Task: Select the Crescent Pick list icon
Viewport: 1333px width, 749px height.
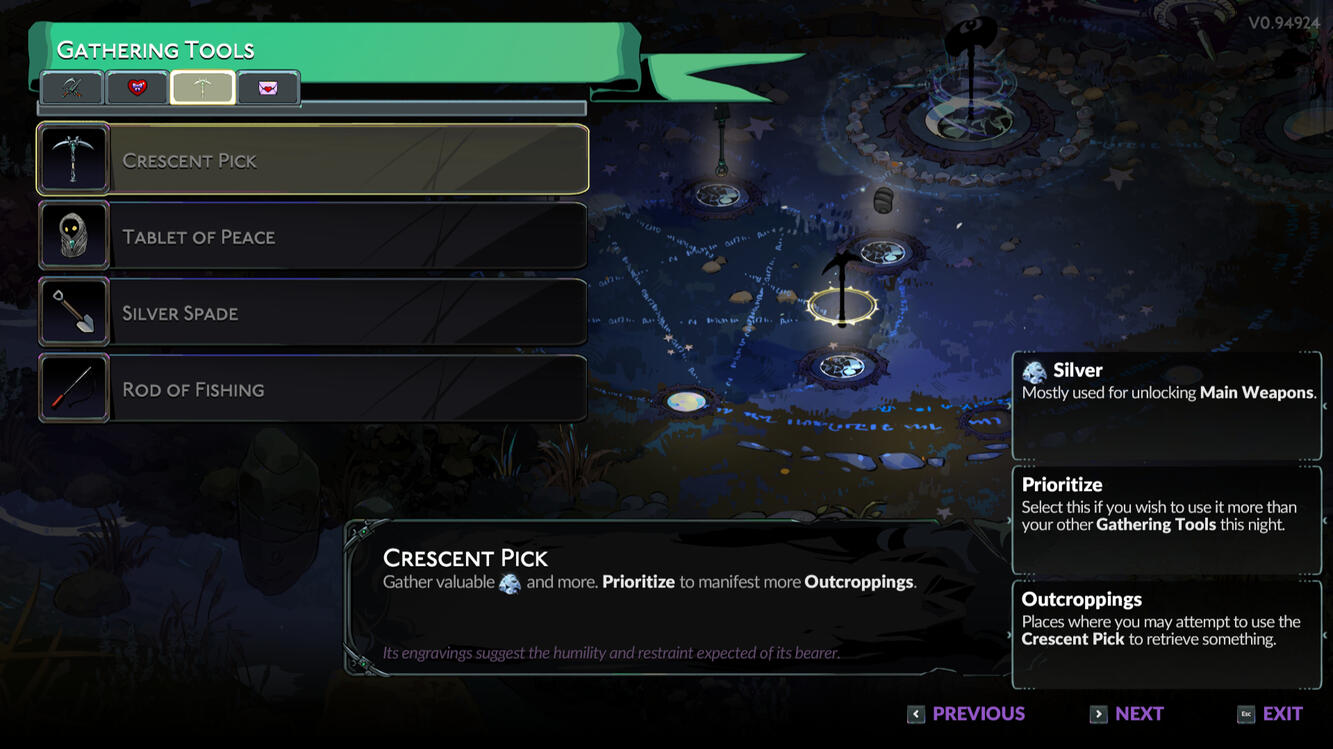Action: click(x=74, y=158)
